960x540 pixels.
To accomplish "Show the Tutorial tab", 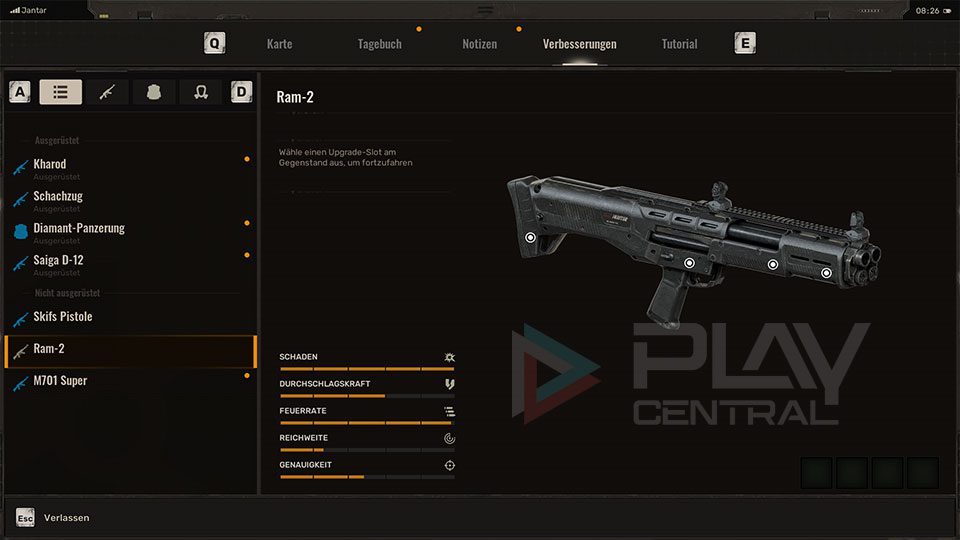I will coord(679,44).
